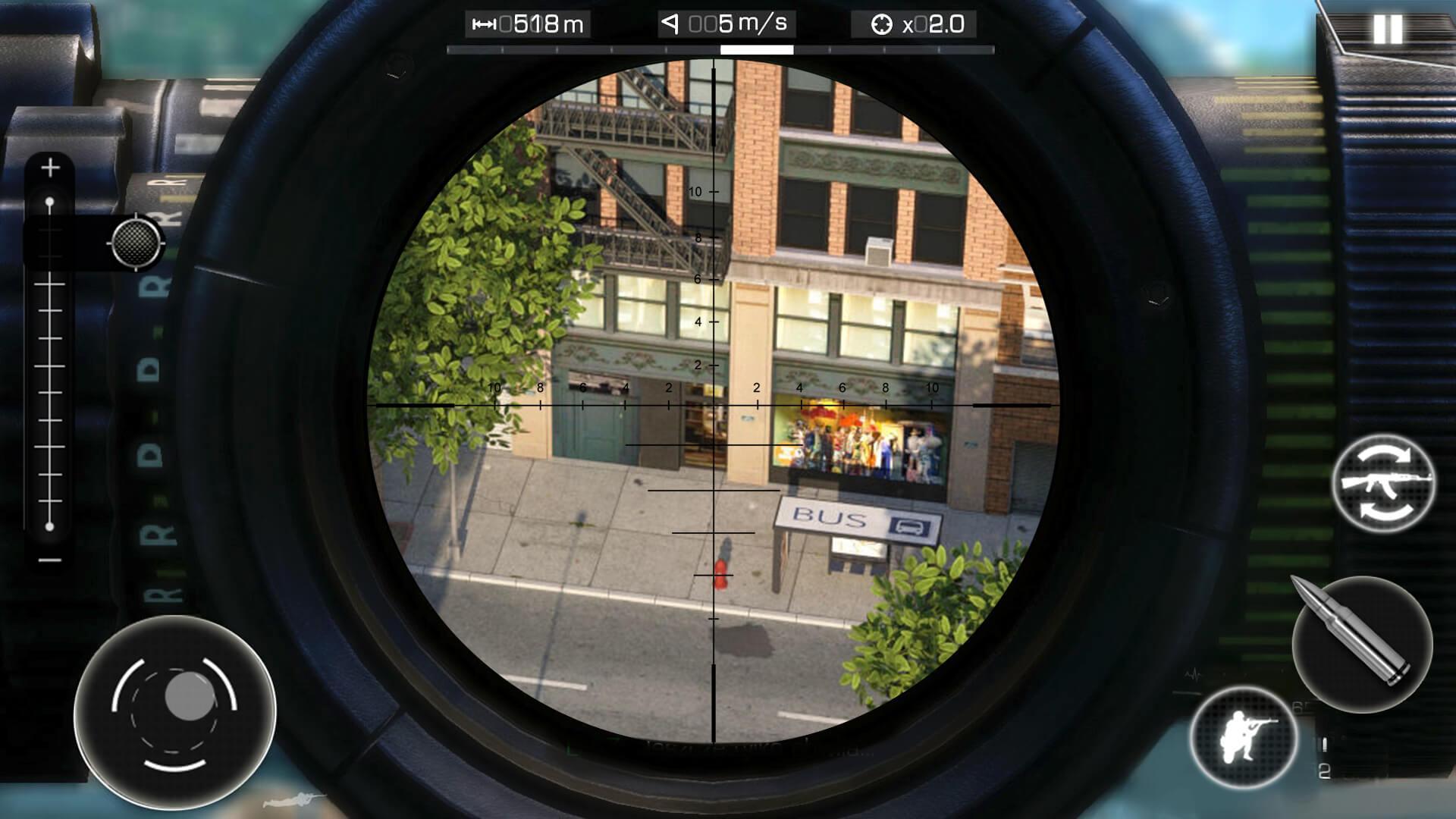Click the heartbeat waveform indicator near ammo display
This screenshot has width=1456, height=819.
[1193, 673]
